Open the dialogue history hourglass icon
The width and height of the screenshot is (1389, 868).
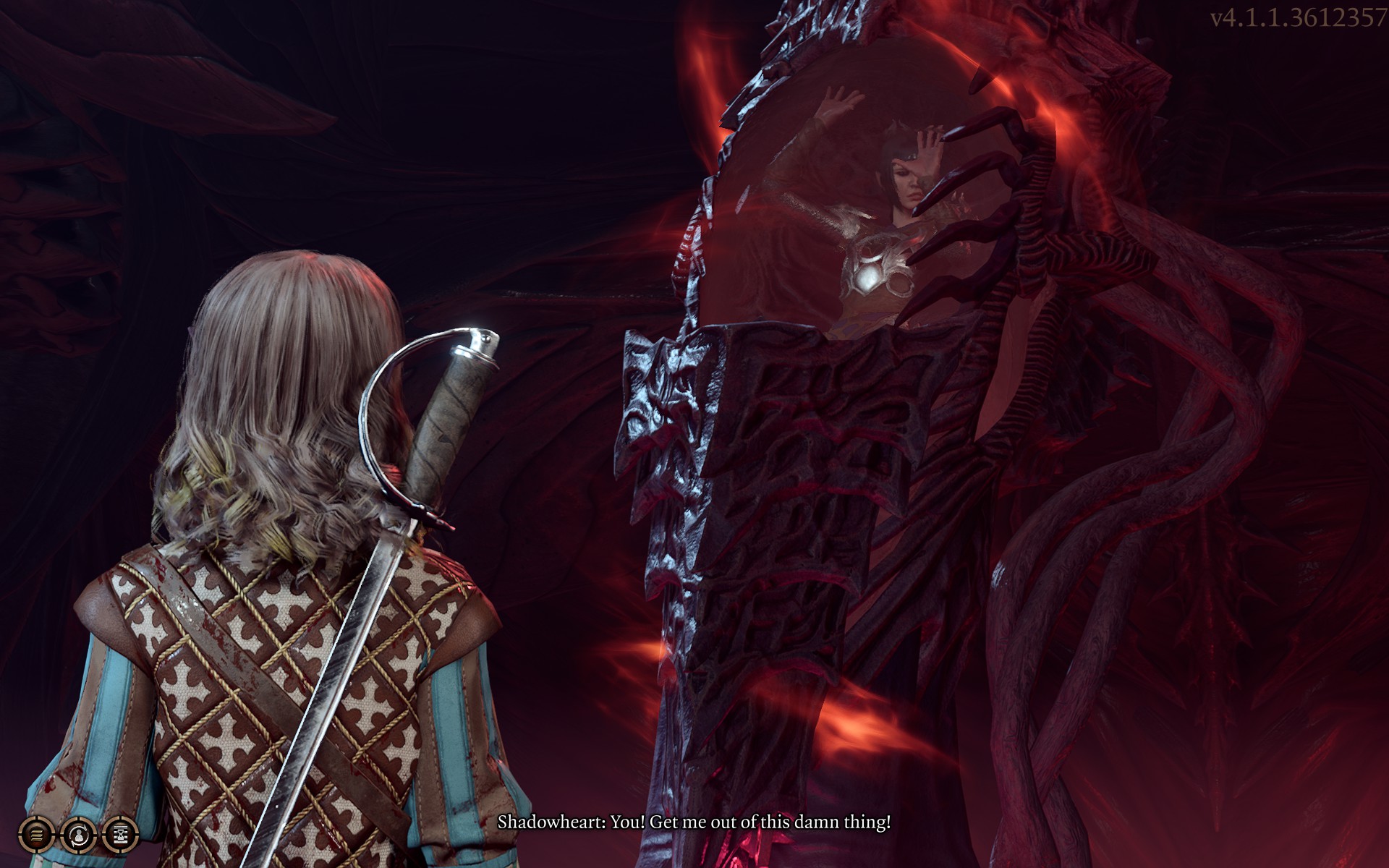[x=120, y=836]
